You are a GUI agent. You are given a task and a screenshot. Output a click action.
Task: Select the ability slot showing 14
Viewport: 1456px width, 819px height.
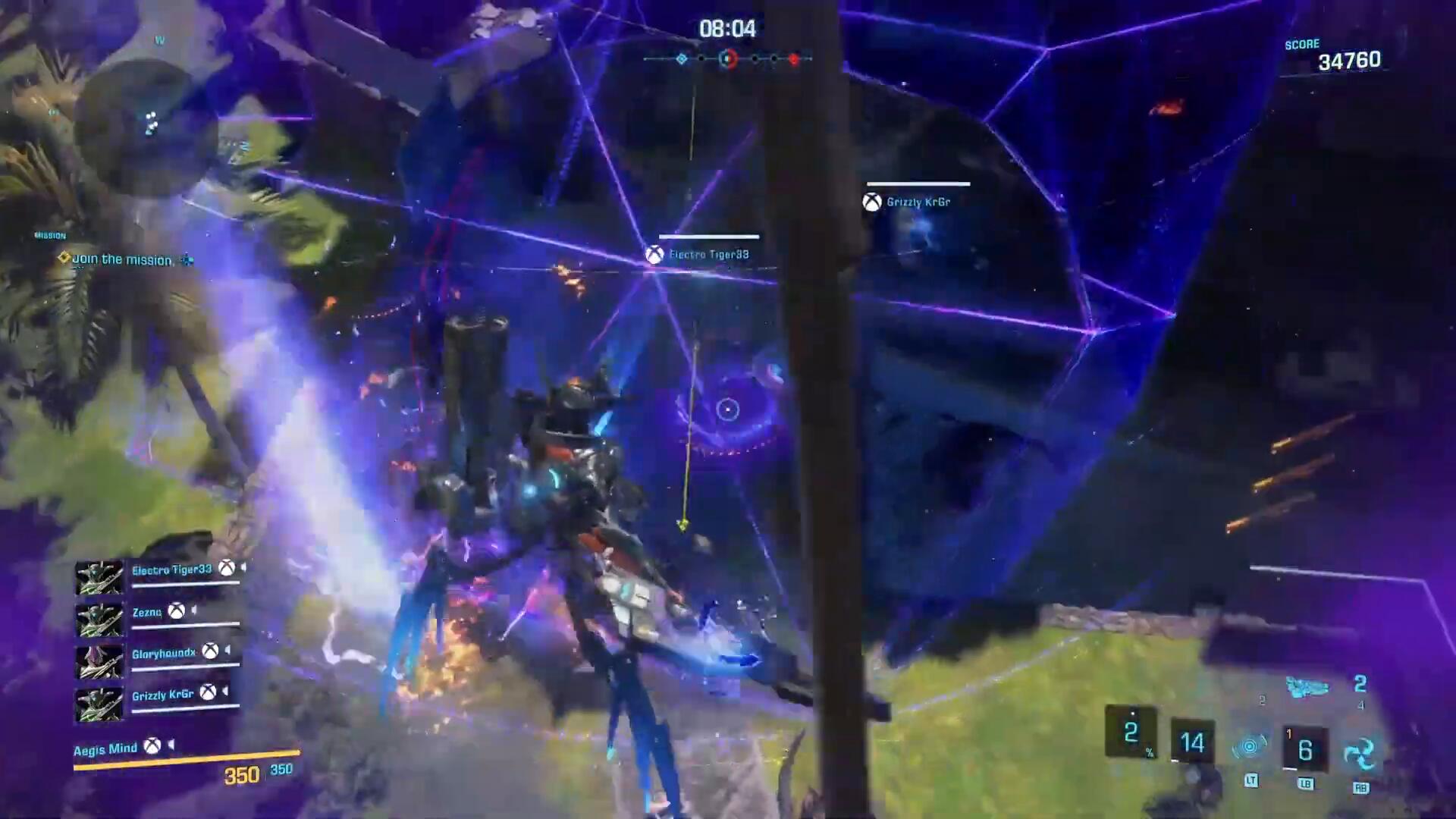point(1192,742)
